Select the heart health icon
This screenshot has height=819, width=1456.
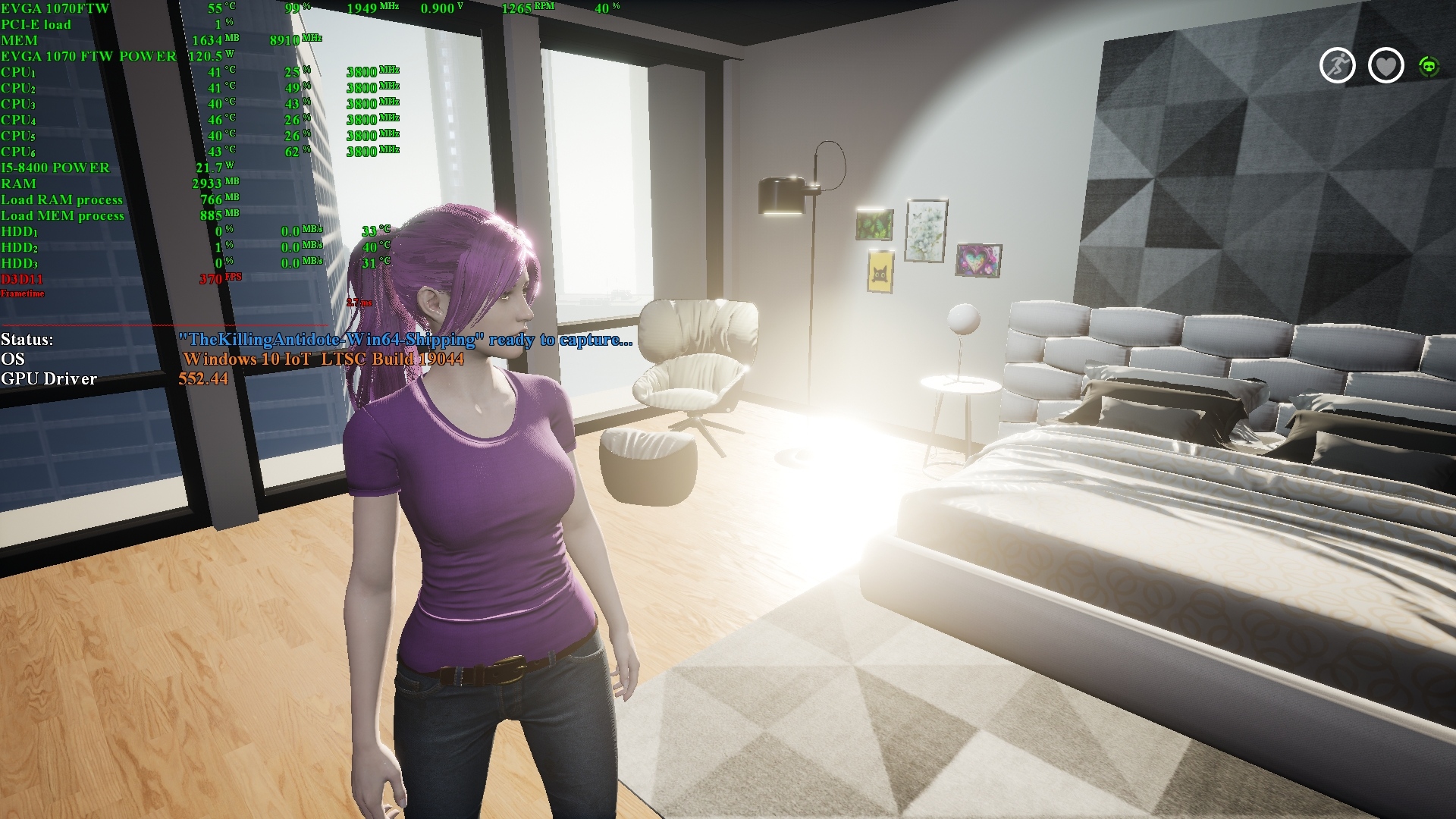[1385, 66]
